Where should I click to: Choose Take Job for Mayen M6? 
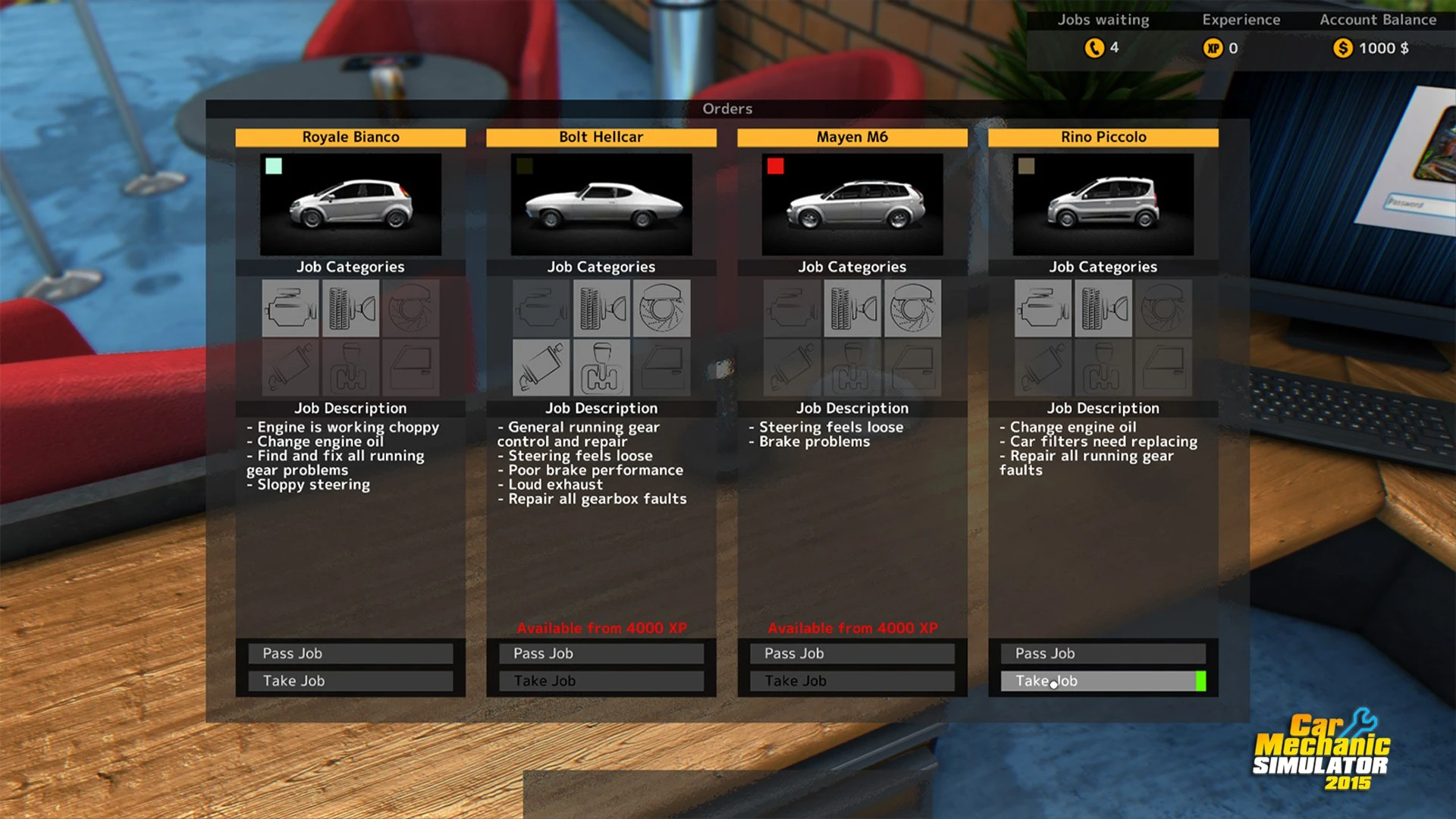[x=852, y=681]
